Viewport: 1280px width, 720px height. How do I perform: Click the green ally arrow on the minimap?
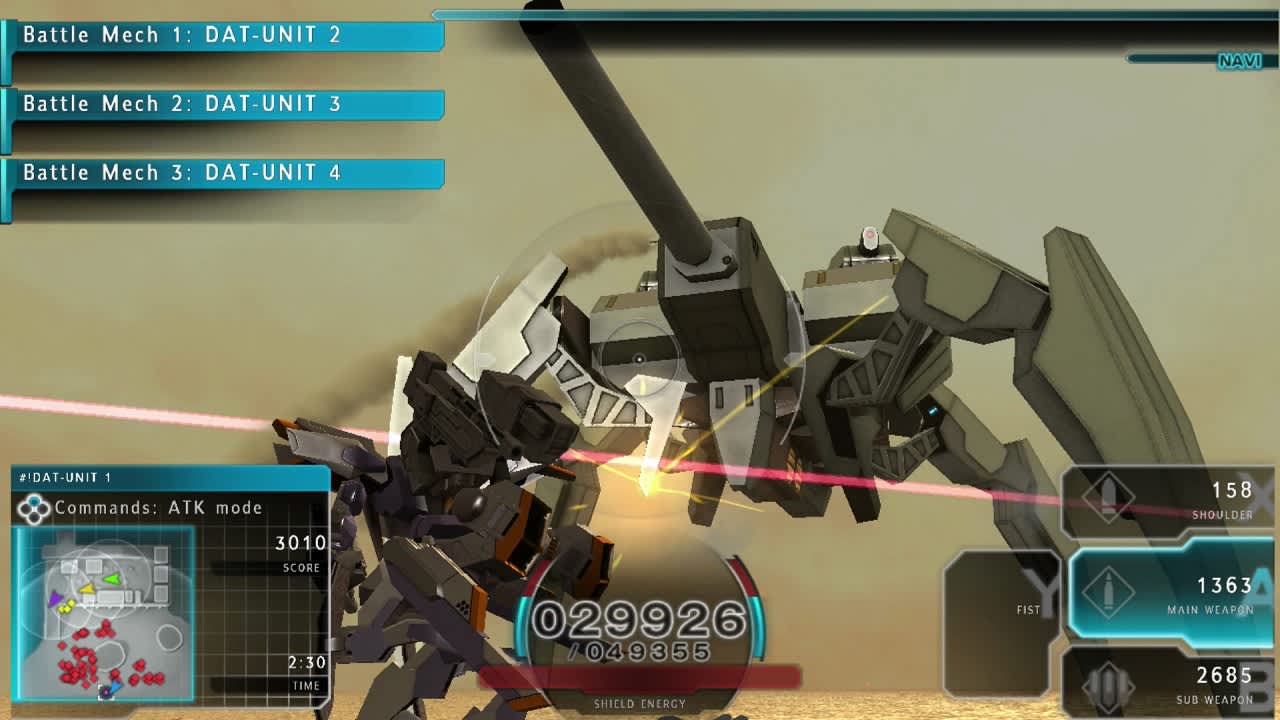[x=112, y=579]
